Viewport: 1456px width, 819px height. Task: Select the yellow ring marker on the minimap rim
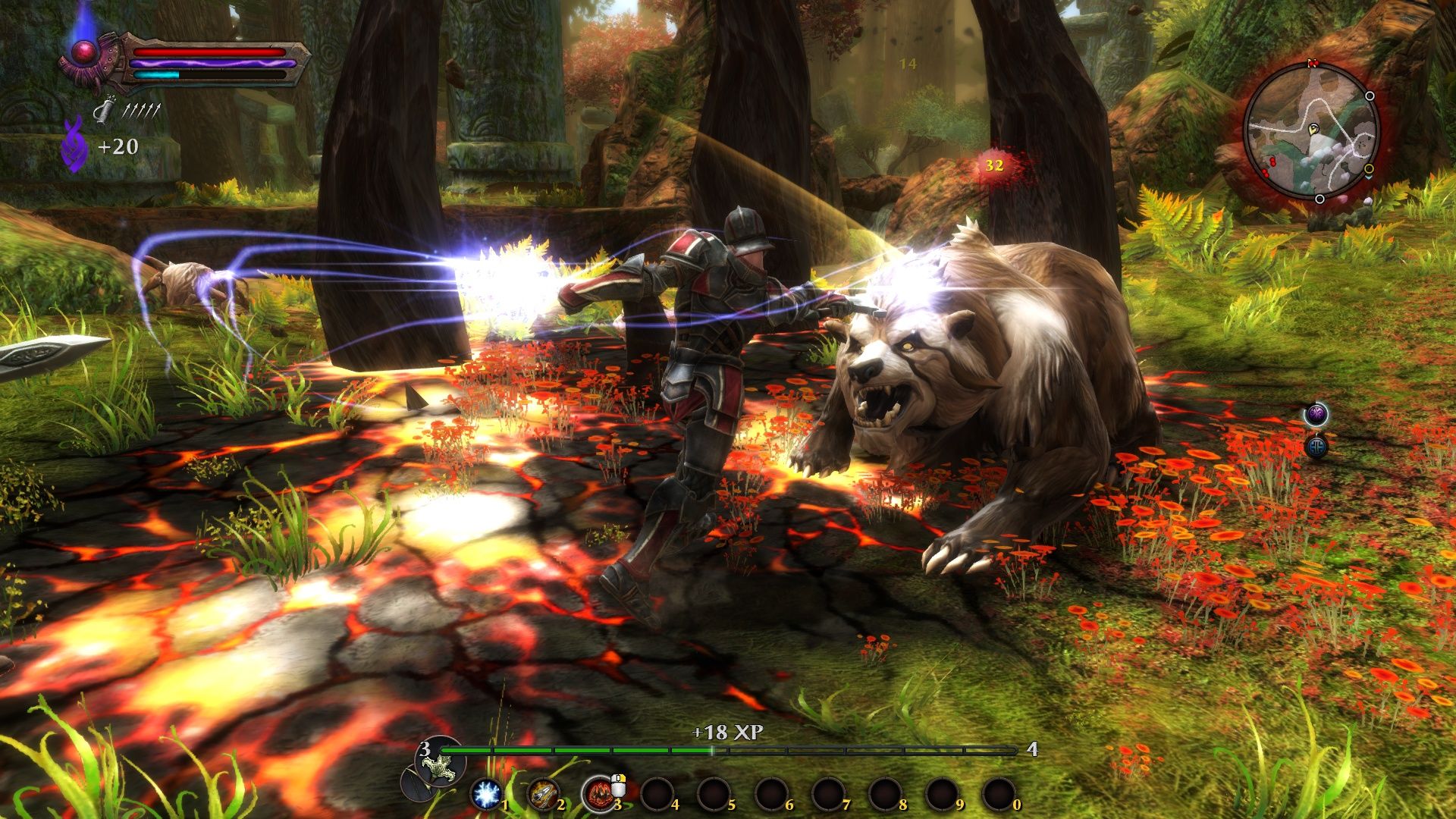[1369, 168]
